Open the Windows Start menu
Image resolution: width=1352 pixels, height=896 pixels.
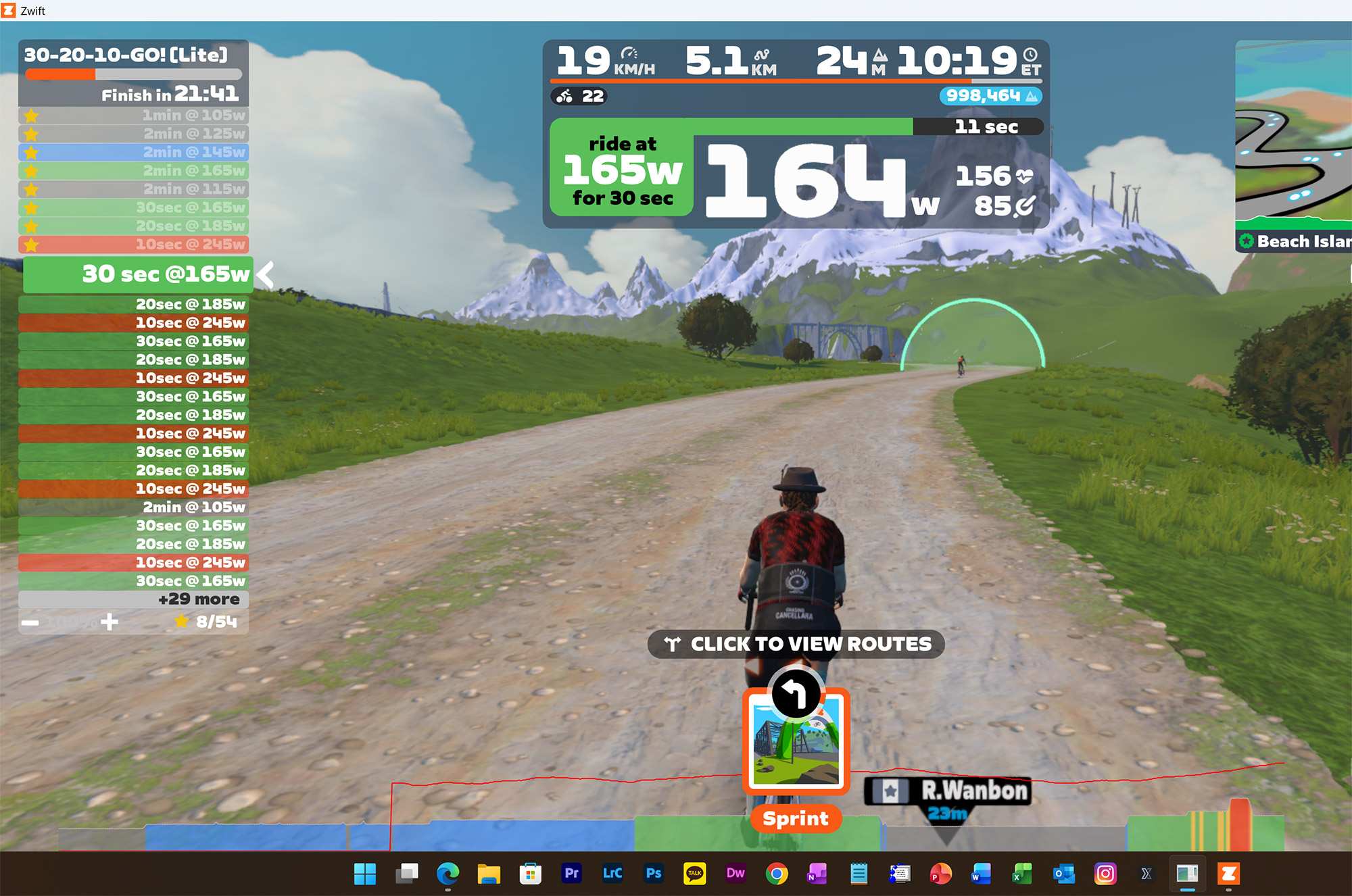click(x=365, y=874)
